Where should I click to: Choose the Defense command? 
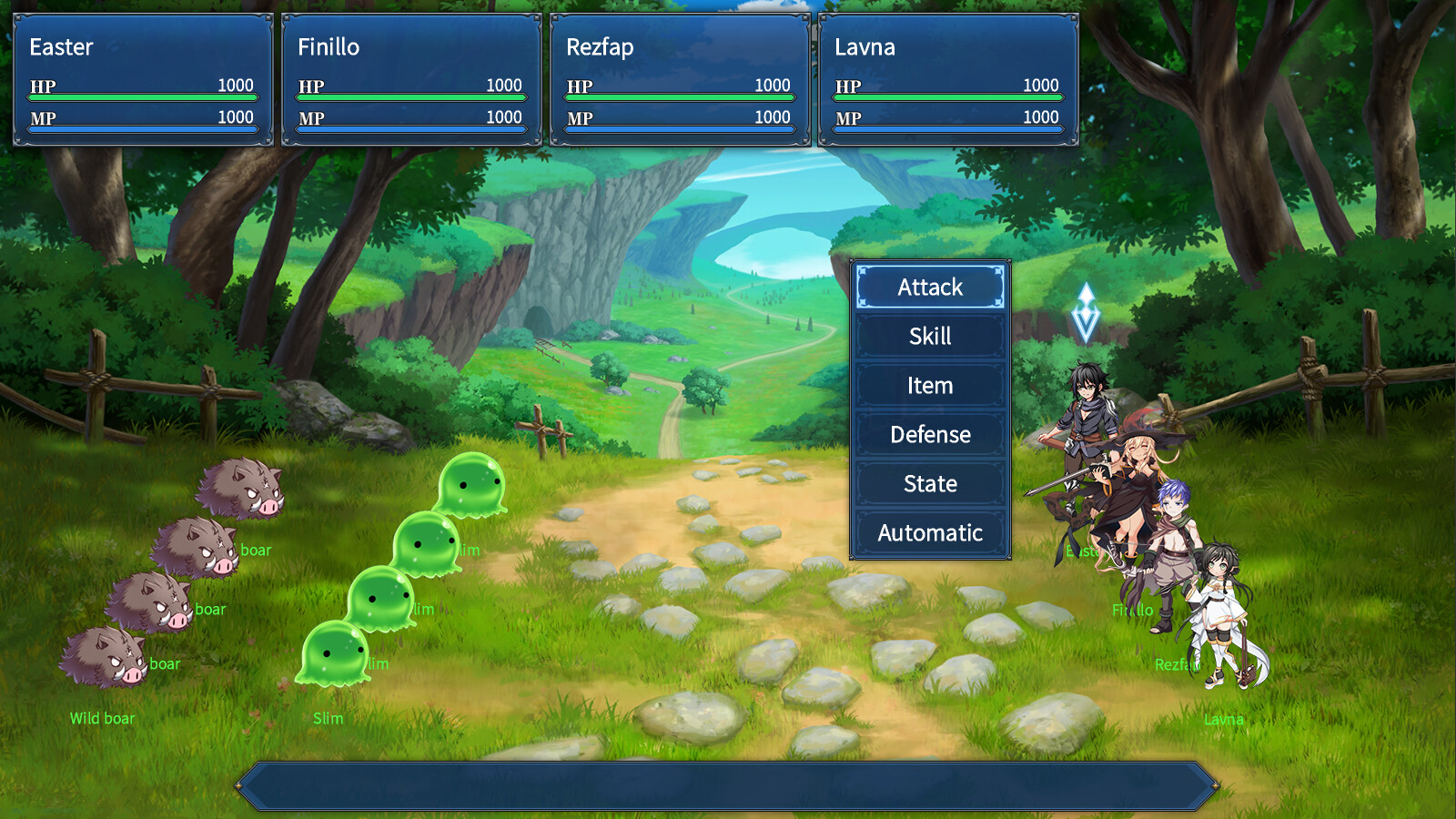929,434
